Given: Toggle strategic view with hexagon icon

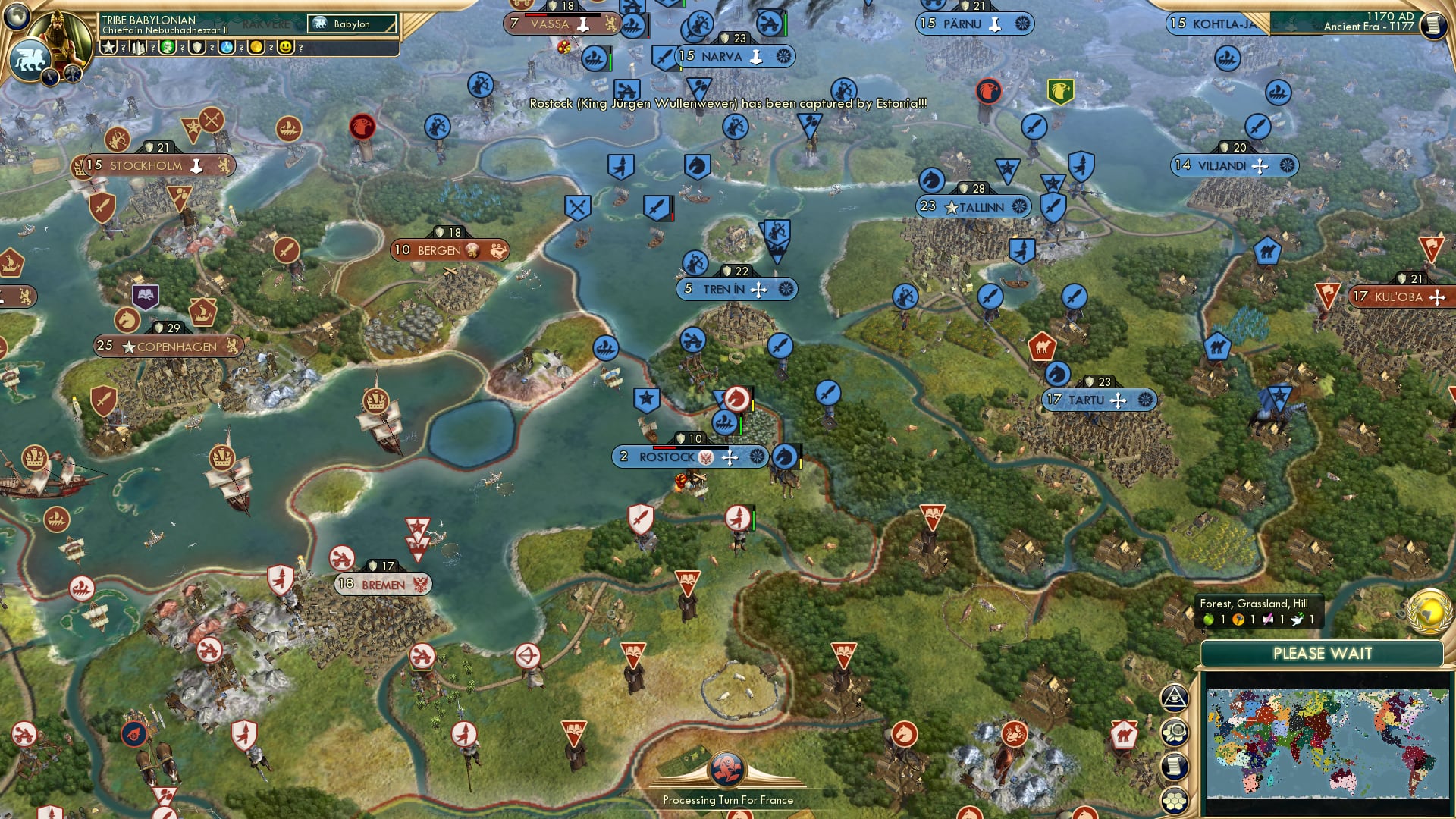Looking at the screenshot, I should [1177, 801].
